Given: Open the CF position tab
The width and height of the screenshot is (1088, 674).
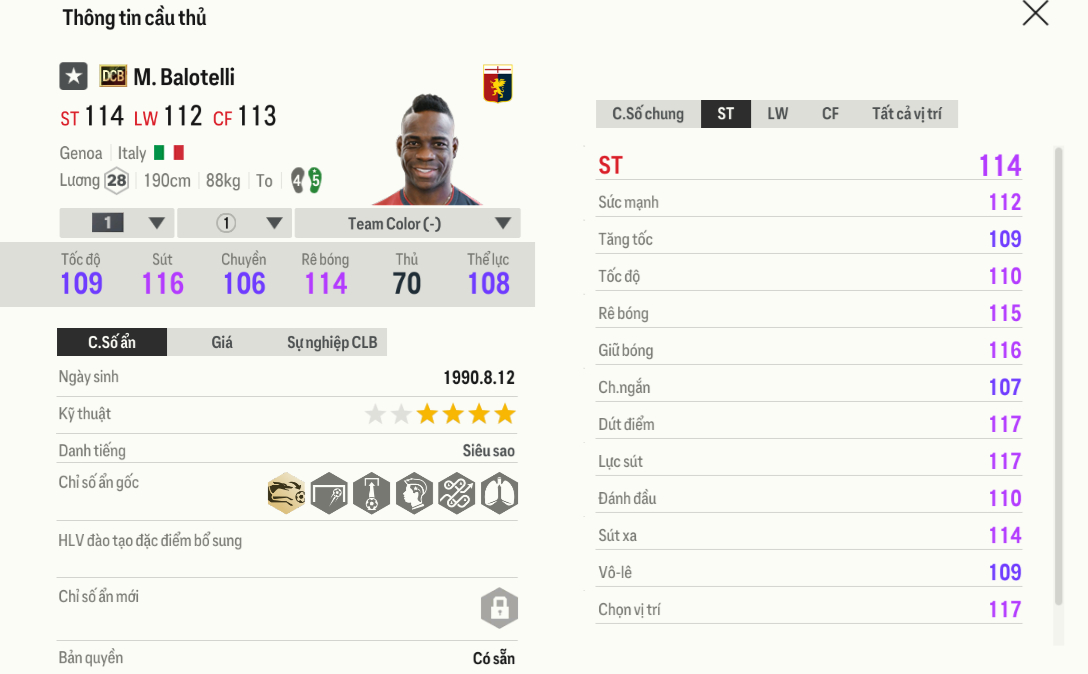Looking at the screenshot, I should coord(830,114).
